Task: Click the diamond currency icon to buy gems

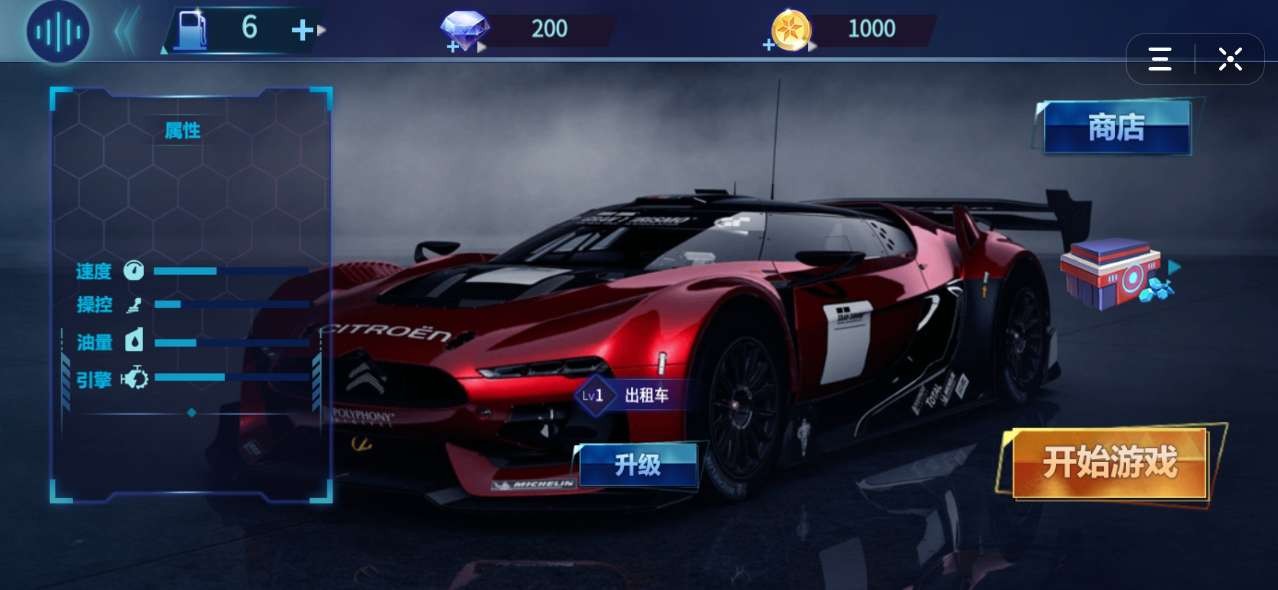Action: click(x=465, y=30)
